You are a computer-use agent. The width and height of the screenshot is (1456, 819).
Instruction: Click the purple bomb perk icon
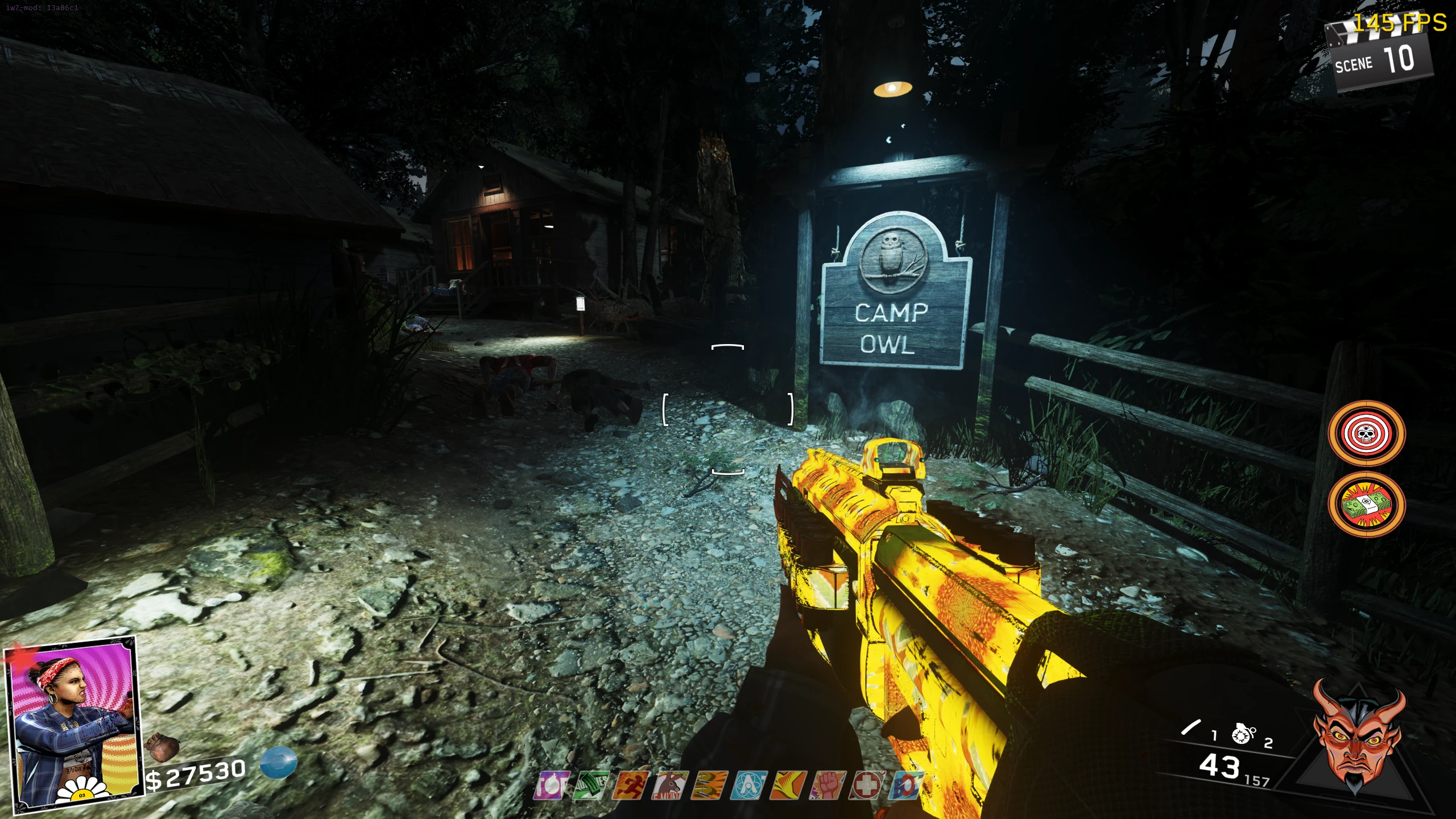(552, 785)
